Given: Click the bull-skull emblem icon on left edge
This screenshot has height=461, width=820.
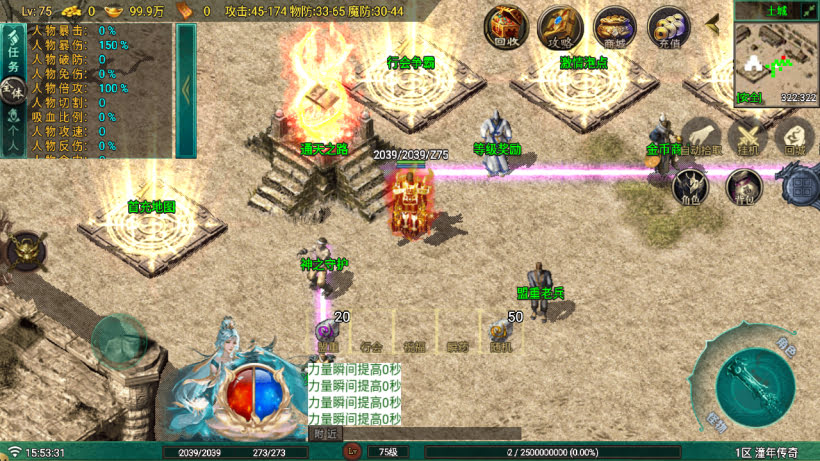Looking at the screenshot, I should coord(25,250).
